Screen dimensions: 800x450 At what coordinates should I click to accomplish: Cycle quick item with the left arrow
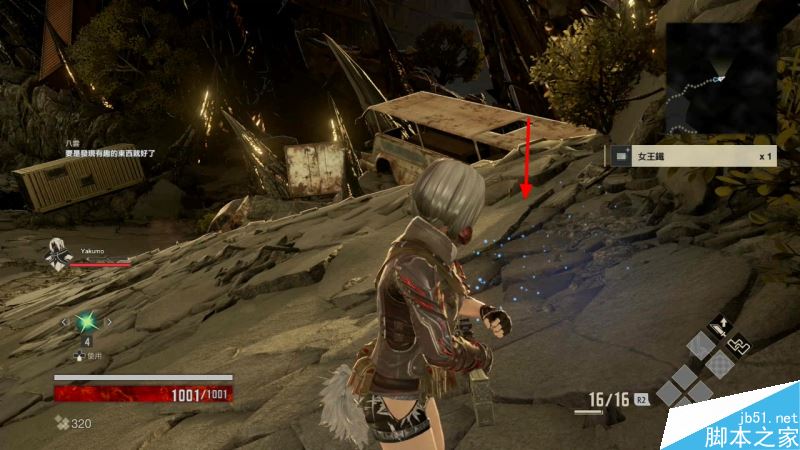[66, 322]
